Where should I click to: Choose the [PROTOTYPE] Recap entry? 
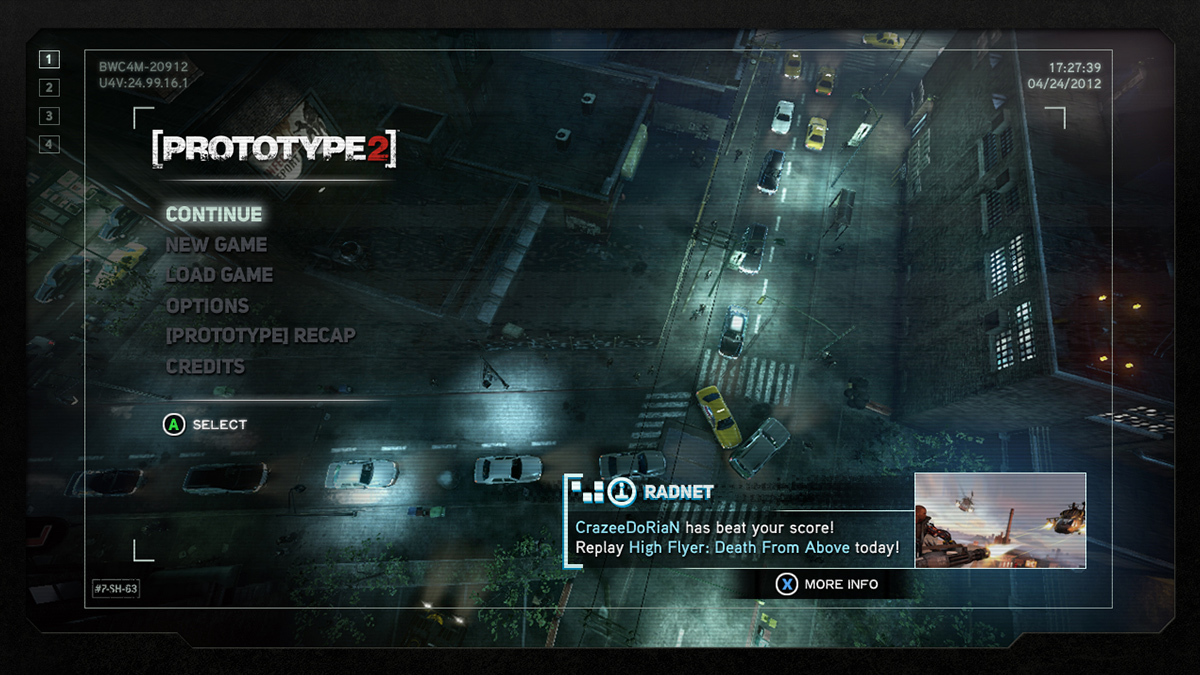pos(260,336)
